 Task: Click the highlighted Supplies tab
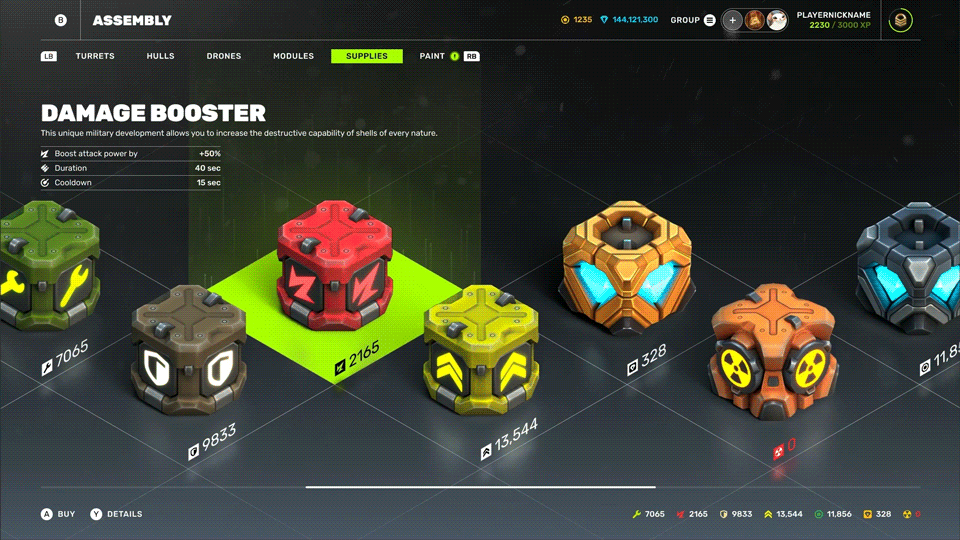(x=367, y=57)
